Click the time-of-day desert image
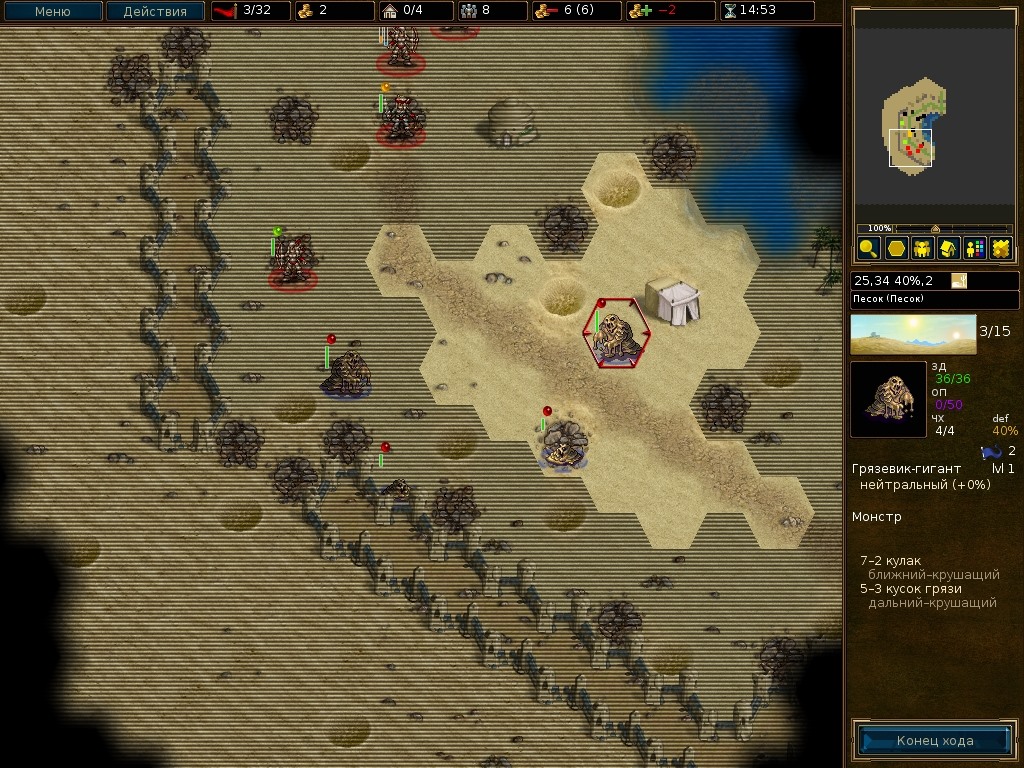Image resolution: width=1024 pixels, height=768 pixels. 913,335
